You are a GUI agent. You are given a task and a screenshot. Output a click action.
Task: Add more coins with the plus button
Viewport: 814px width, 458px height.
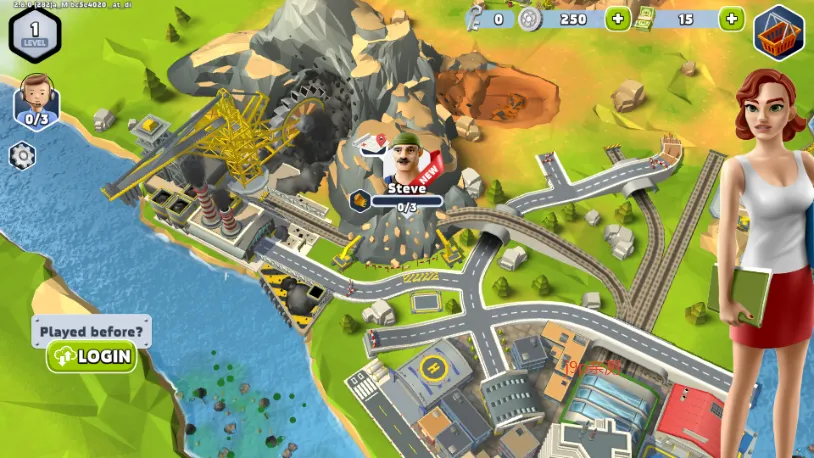pyautogui.click(x=618, y=19)
